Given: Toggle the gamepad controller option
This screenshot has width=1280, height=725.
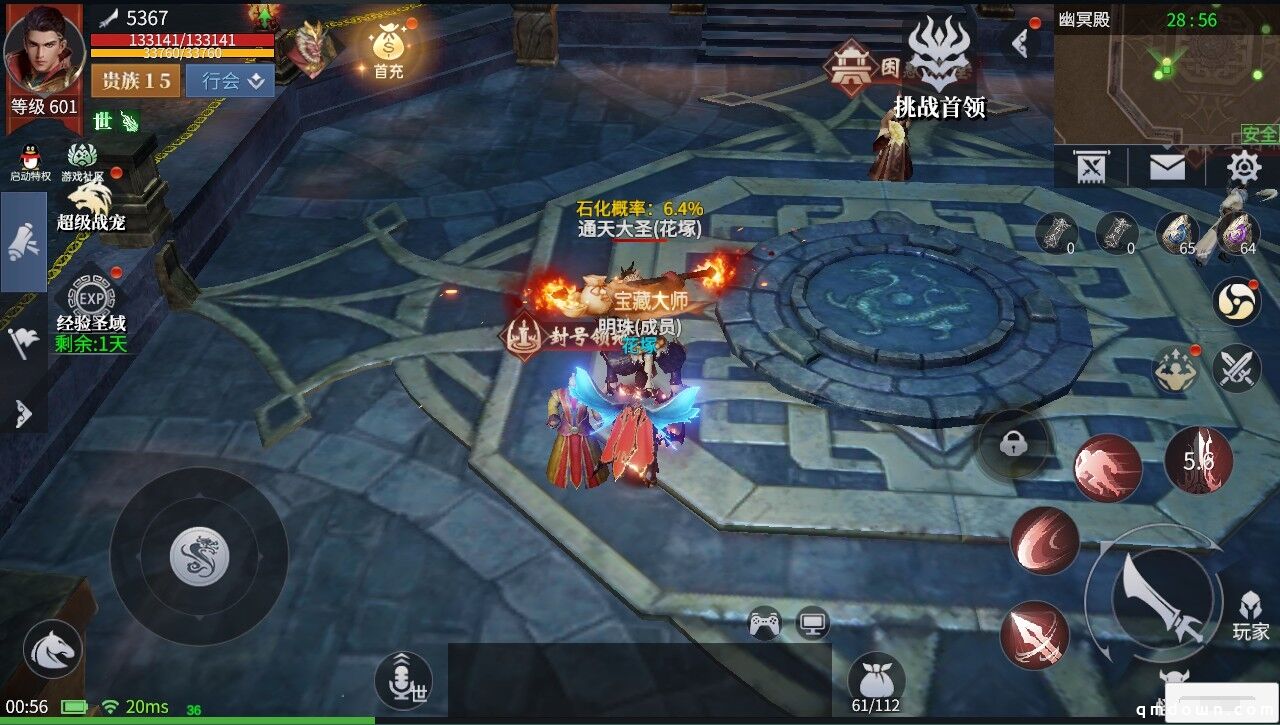Looking at the screenshot, I should point(762,621).
